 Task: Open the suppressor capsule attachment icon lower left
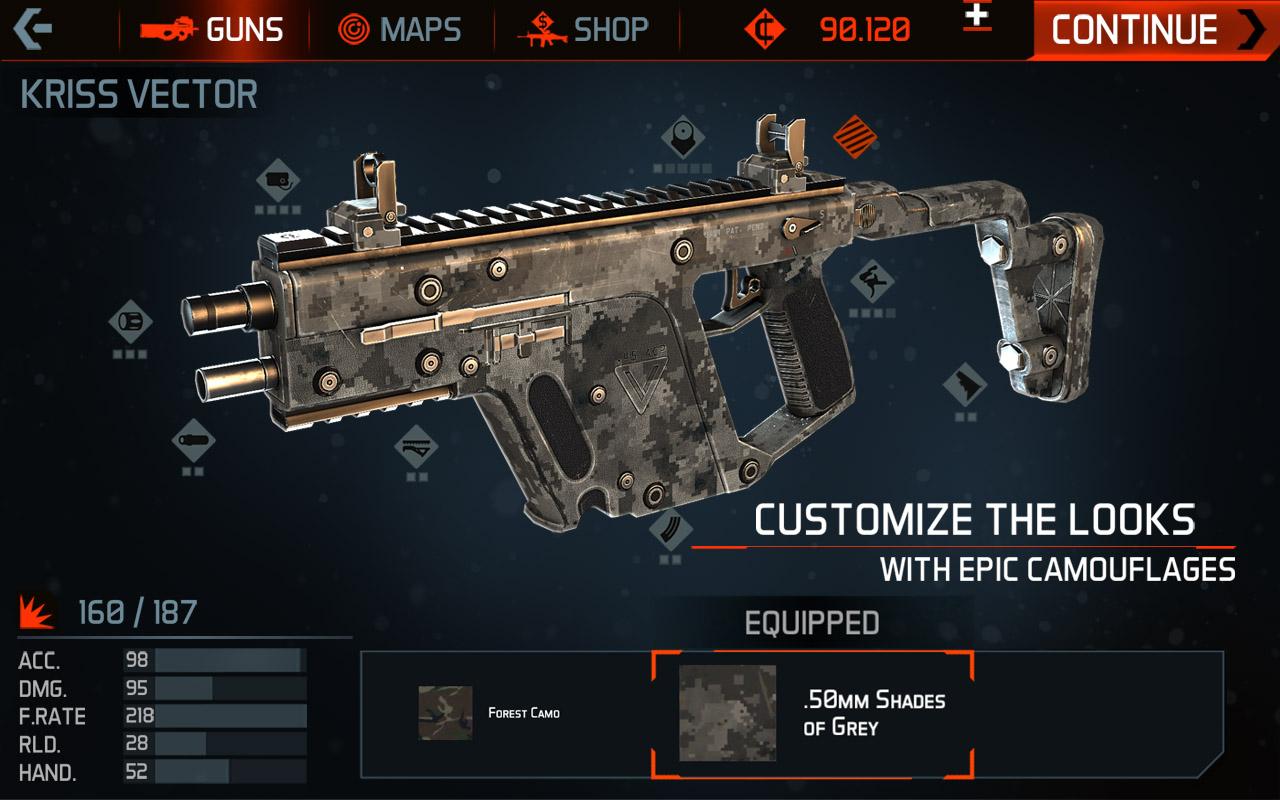coord(191,440)
